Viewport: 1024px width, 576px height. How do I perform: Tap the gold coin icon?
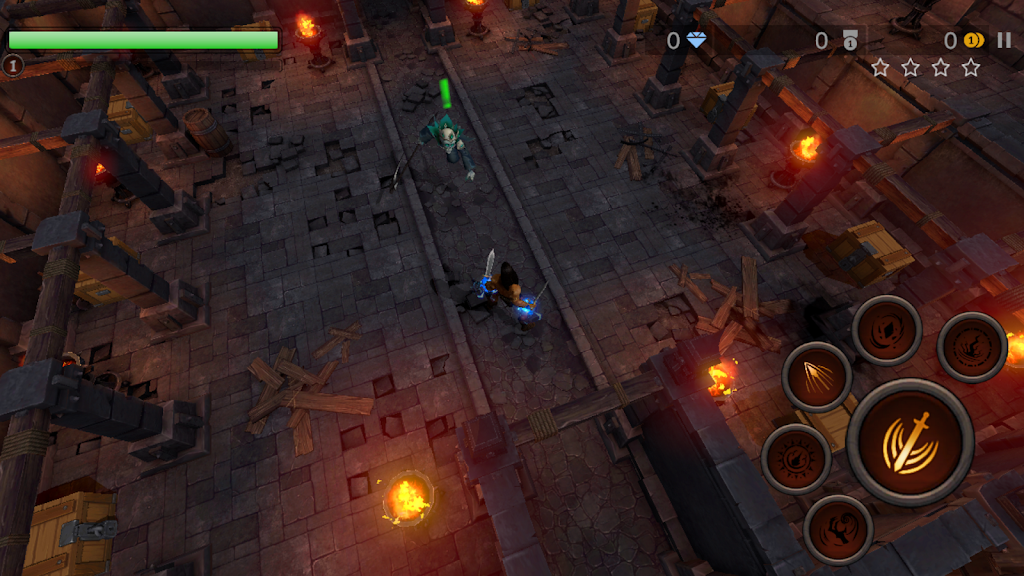click(x=973, y=40)
